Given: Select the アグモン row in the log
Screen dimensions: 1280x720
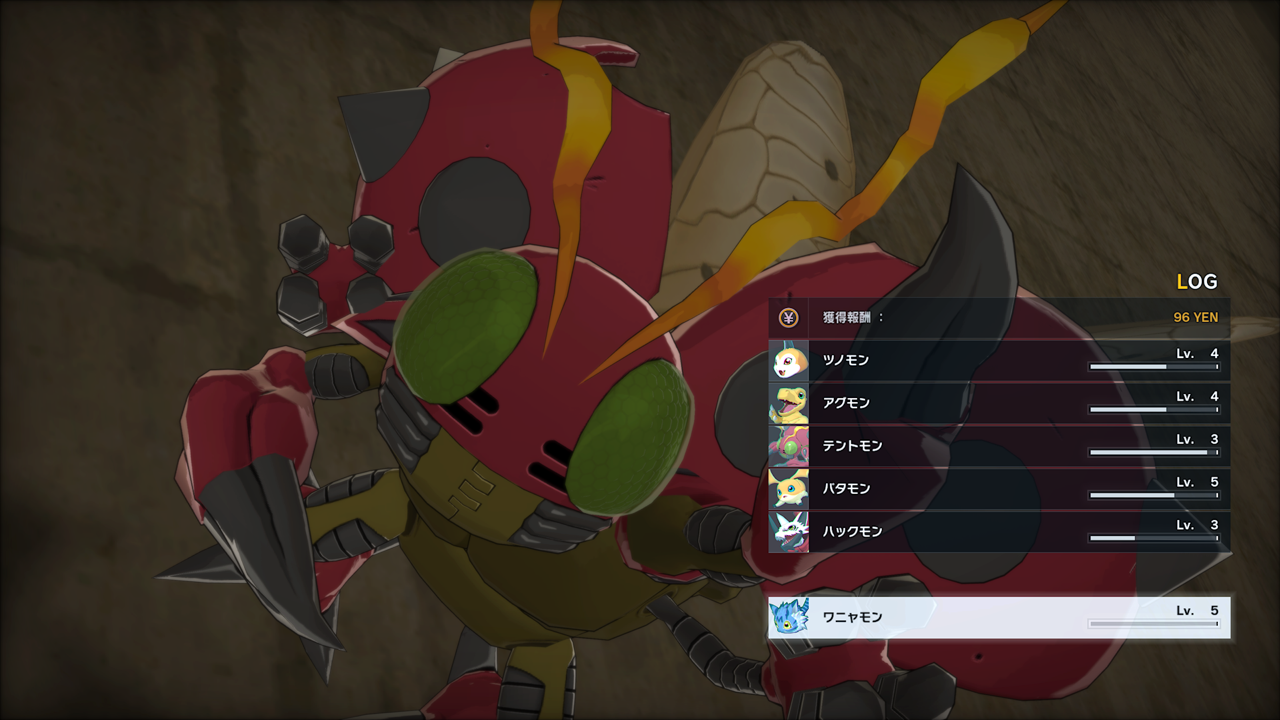Looking at the screenshot, I should (x=998, y=403).
